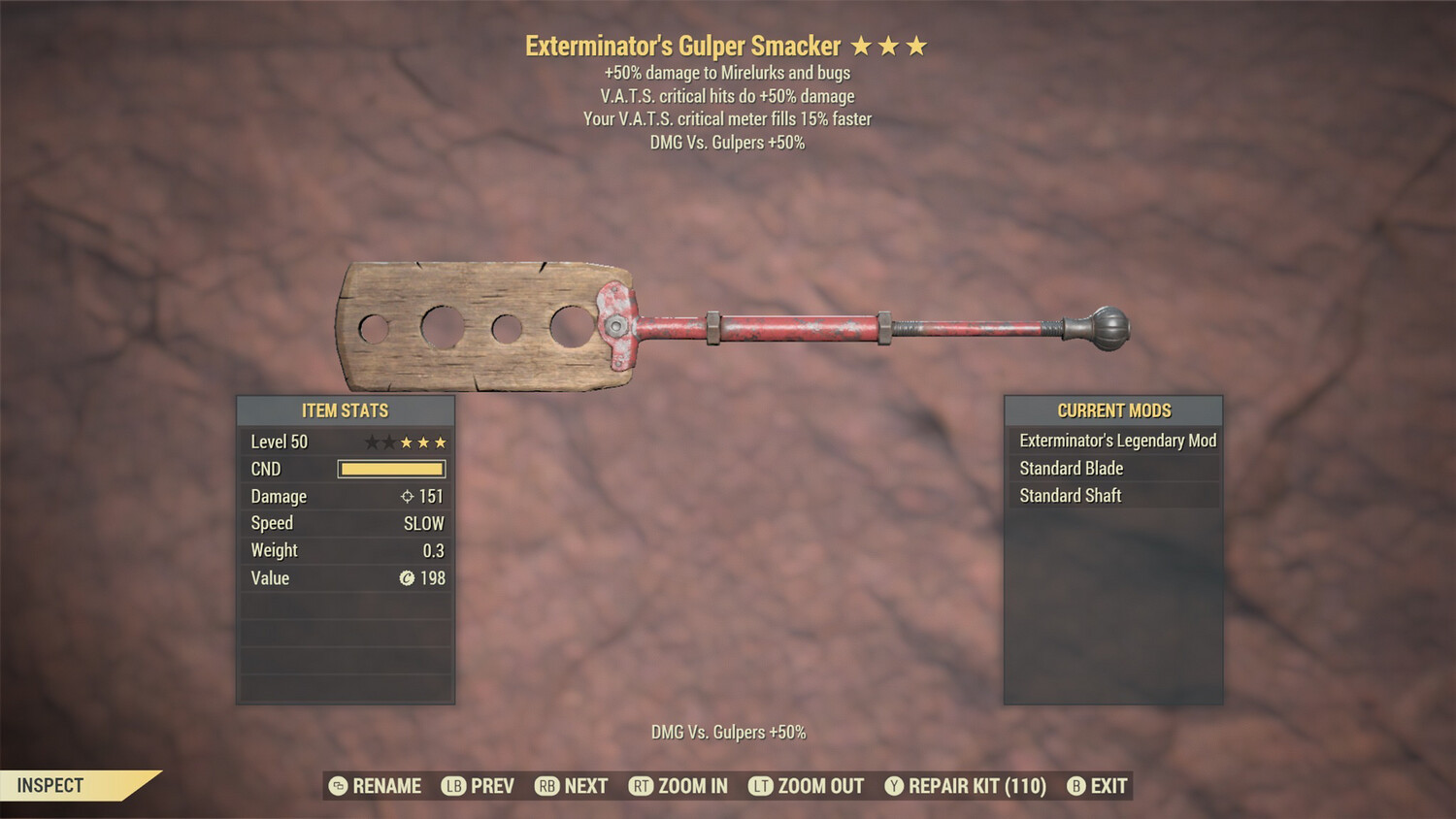Go to the previous item with Prev
This screenshot has width=1456, height=819.
click(479, 786)
